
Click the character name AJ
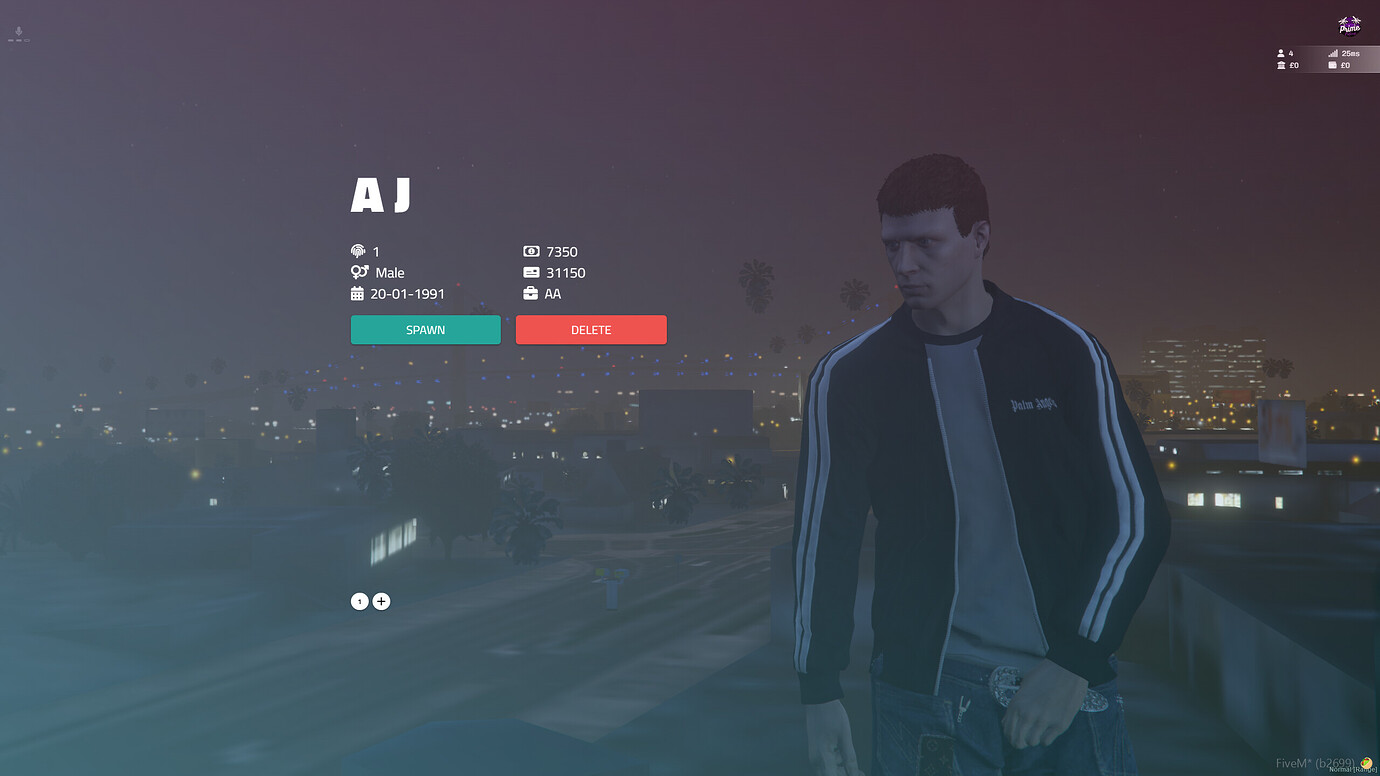click(x=381, y=196)
